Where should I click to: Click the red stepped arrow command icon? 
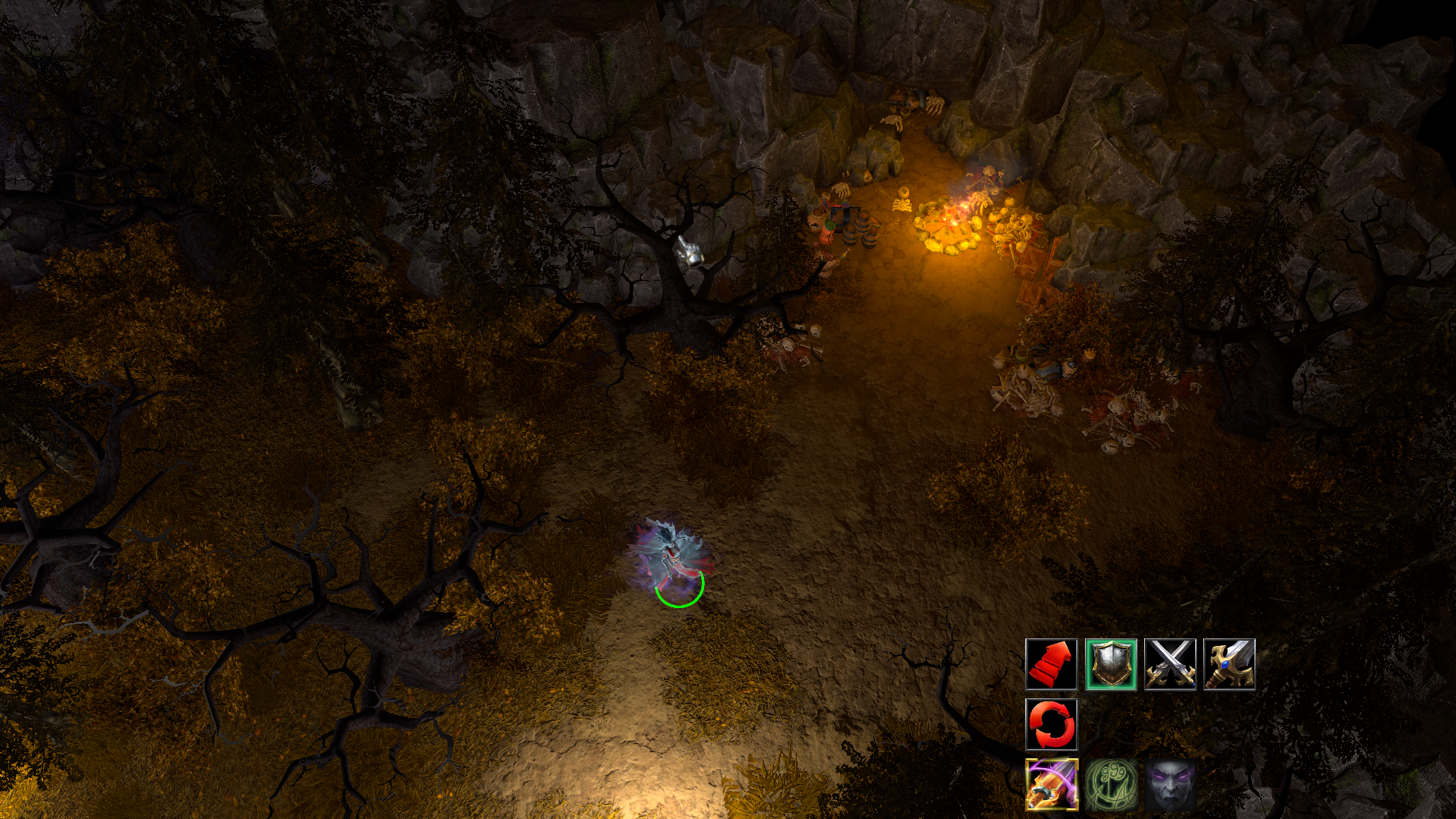click(x=1051, y=664)
